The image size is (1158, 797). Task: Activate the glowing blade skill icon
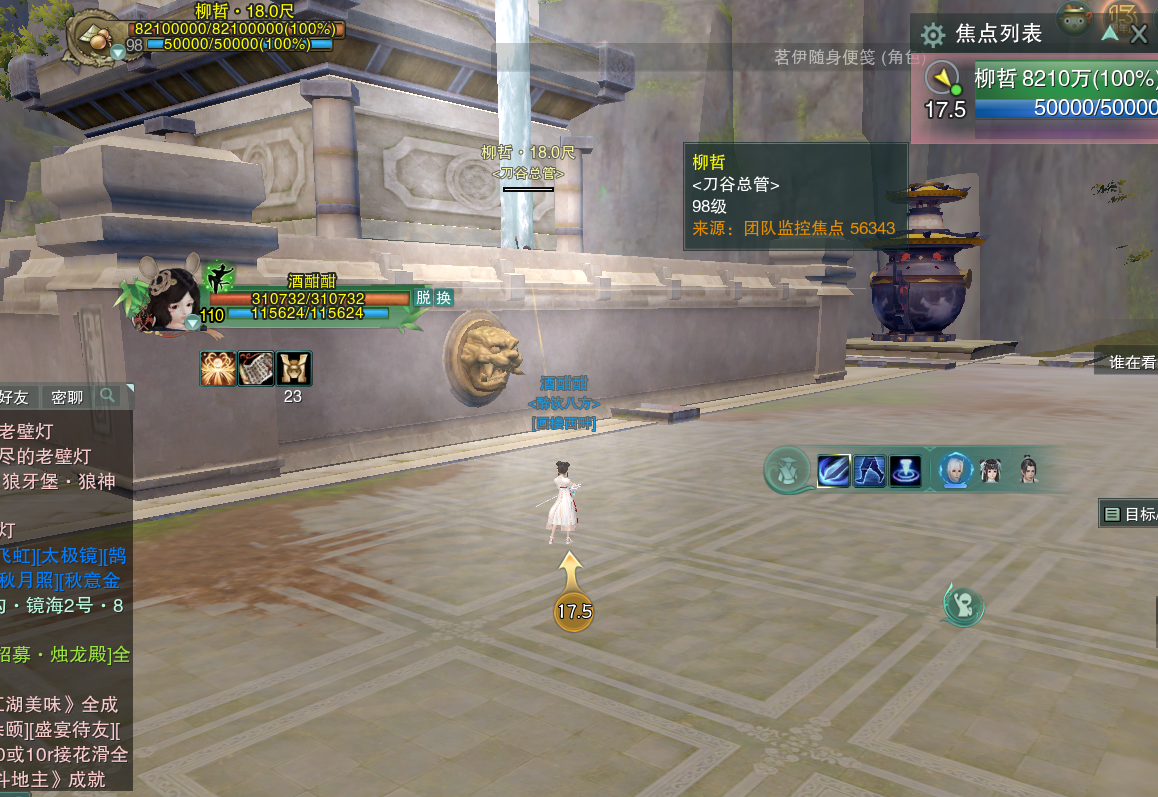click(834, 471)
